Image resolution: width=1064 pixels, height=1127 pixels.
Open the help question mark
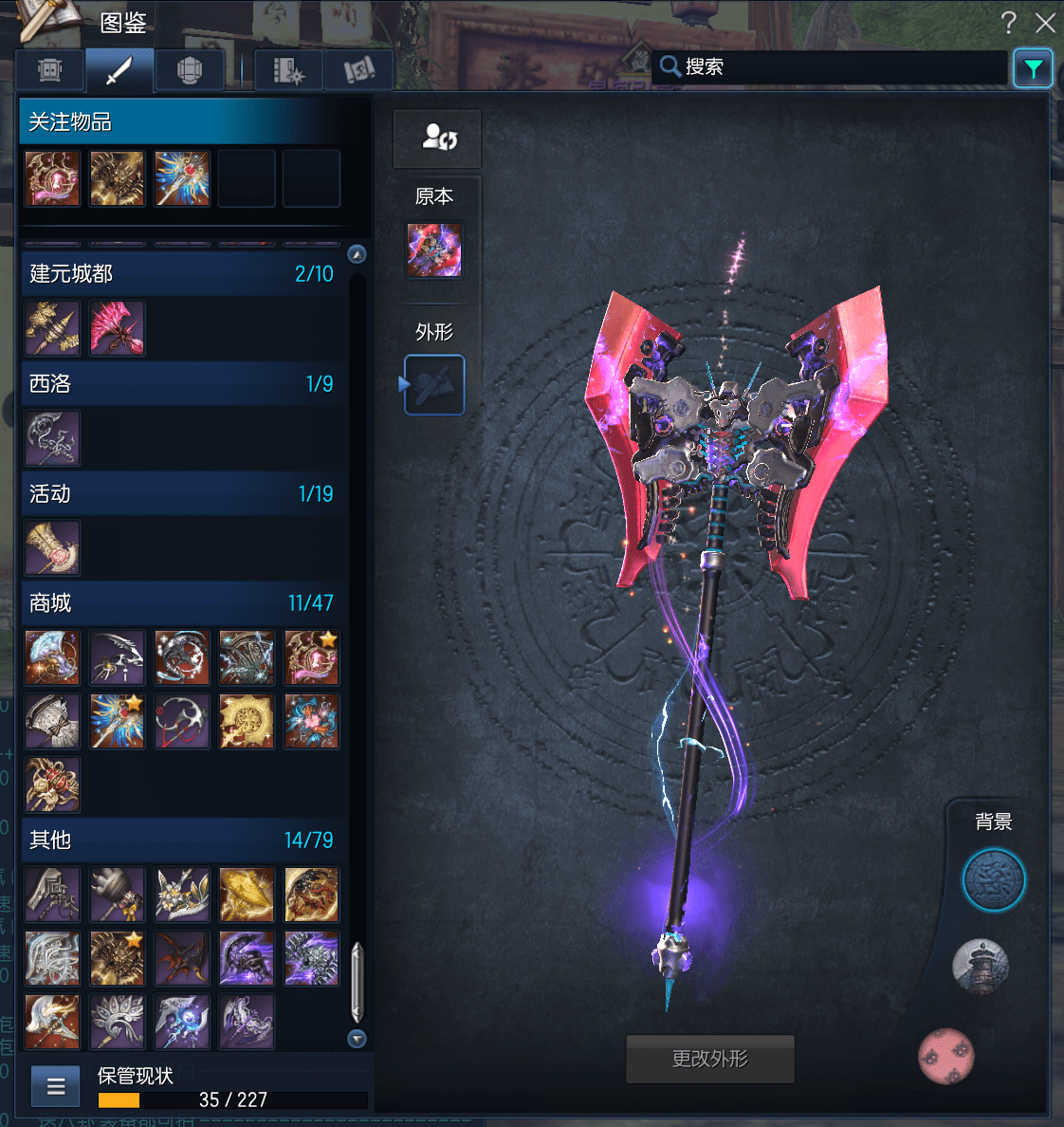coord(1008,23)
